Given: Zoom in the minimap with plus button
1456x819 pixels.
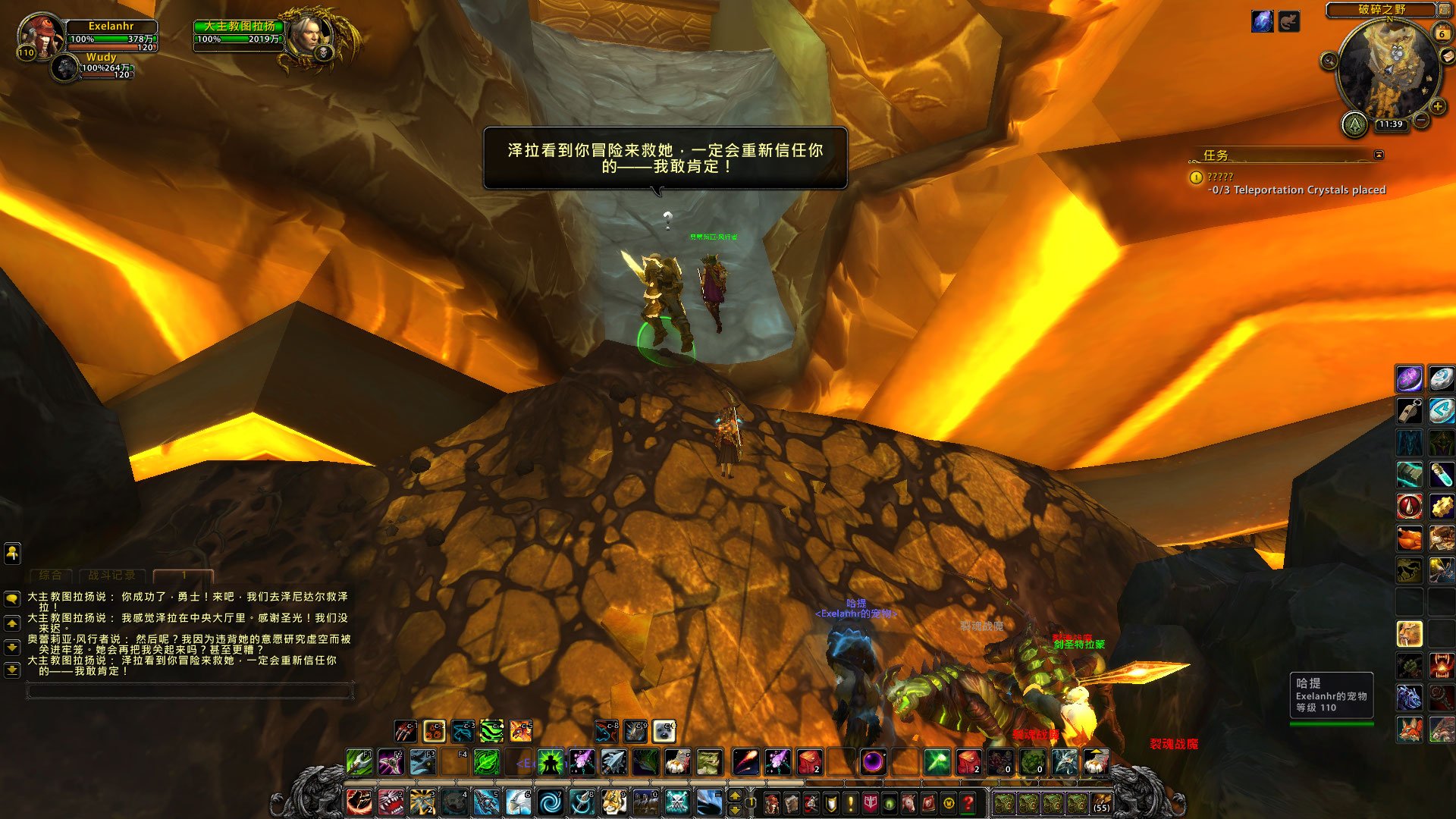Looking at the screenshot, I should 1438,106.
